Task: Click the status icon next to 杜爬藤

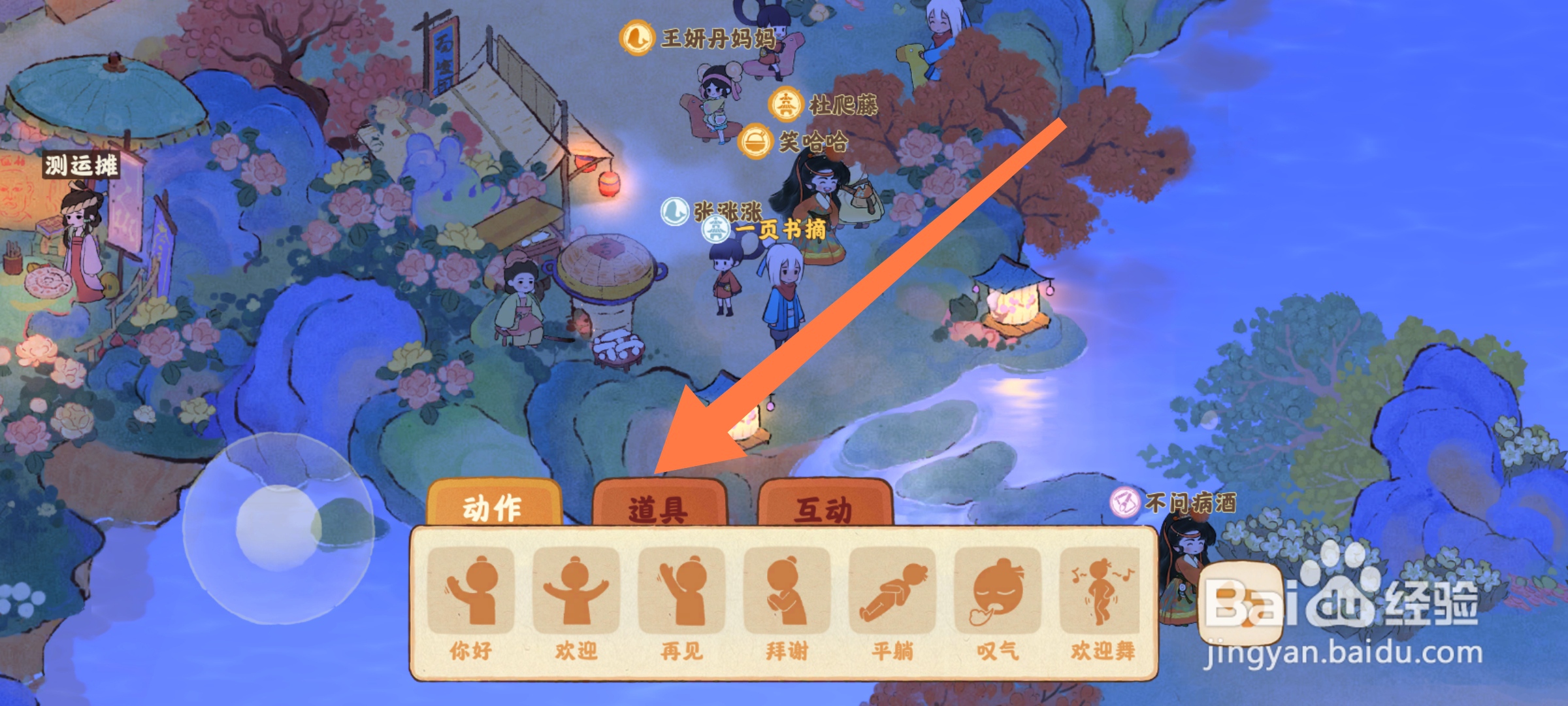Action: [786, 103]
